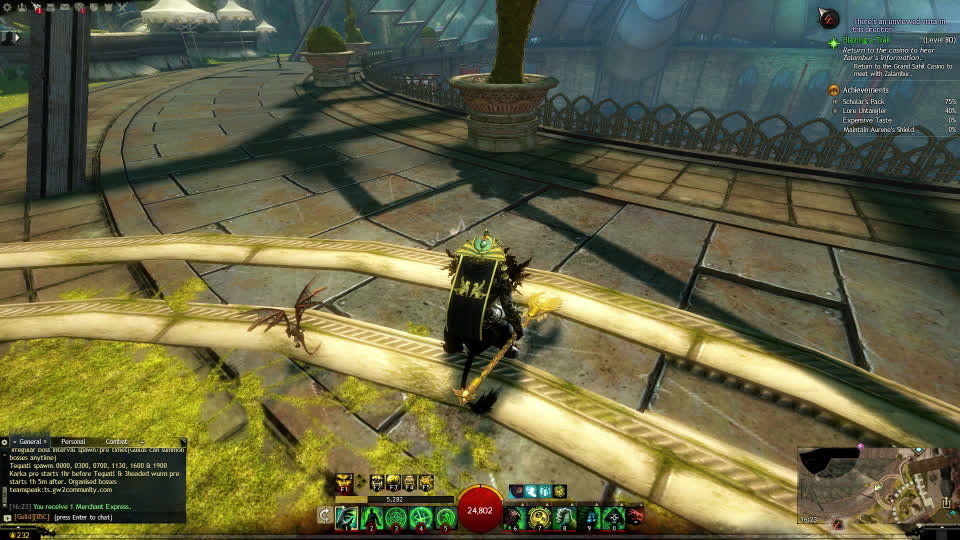Click the unviewed vista content guide icon
The width and height of the screenshot is (960, 540).
828,17
